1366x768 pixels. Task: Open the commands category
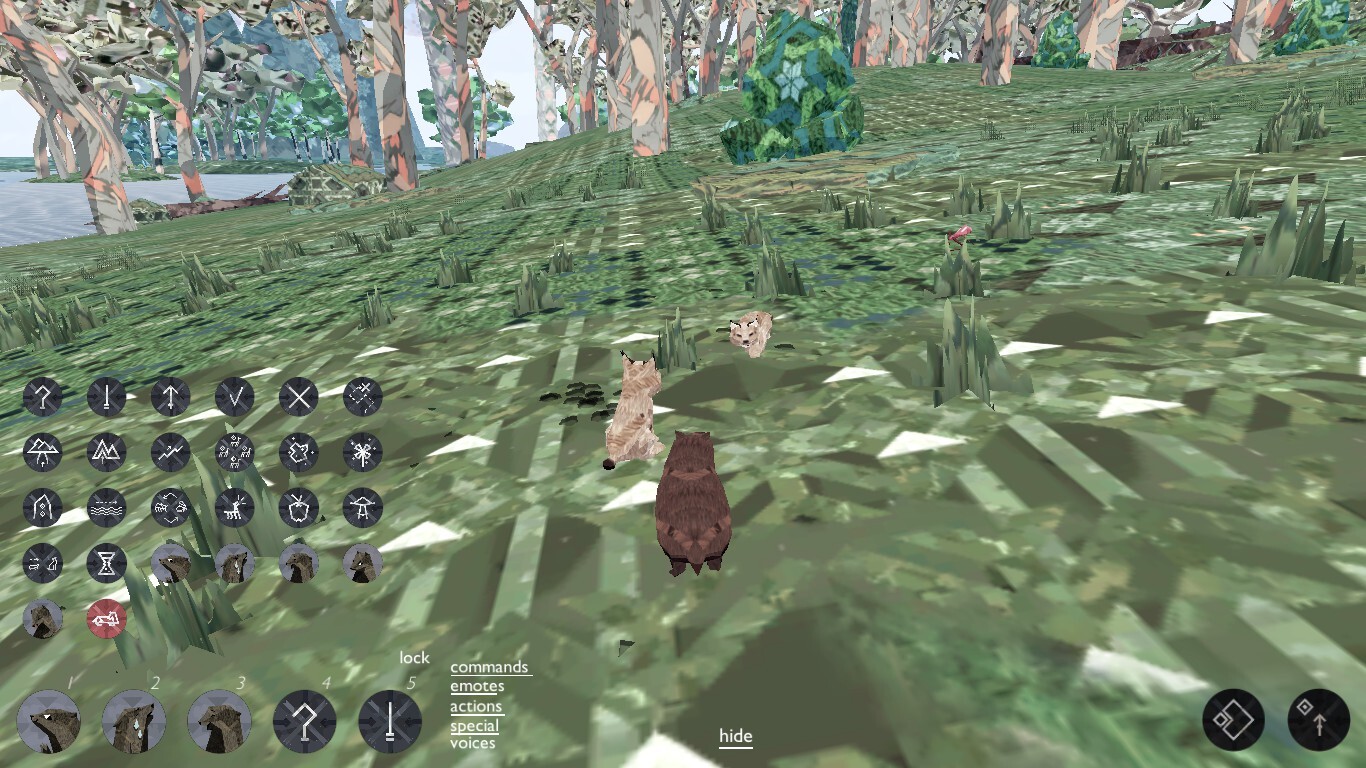pyautogui.click(x=489, y=667)
